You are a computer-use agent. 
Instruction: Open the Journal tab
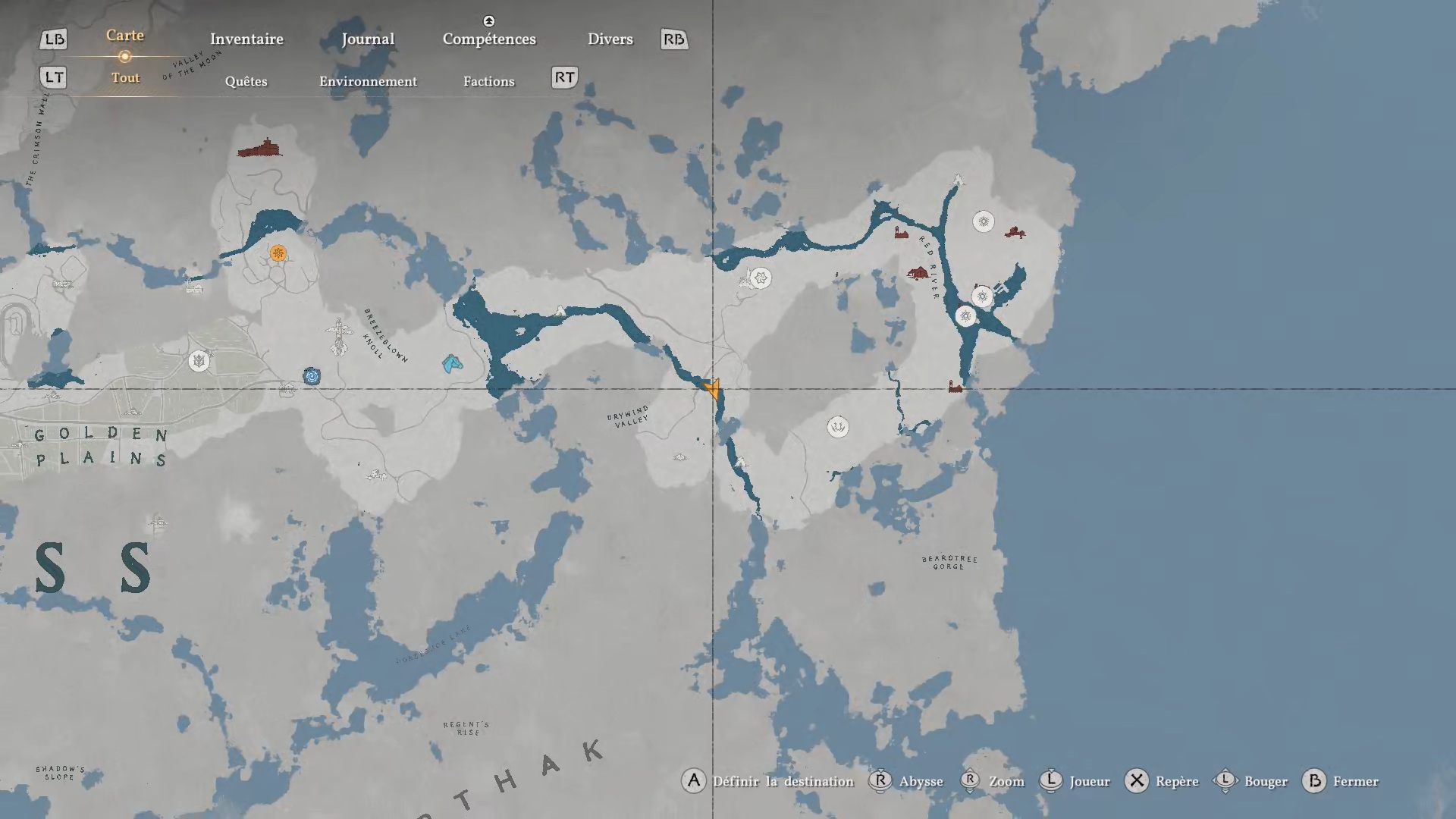(368, 39)
